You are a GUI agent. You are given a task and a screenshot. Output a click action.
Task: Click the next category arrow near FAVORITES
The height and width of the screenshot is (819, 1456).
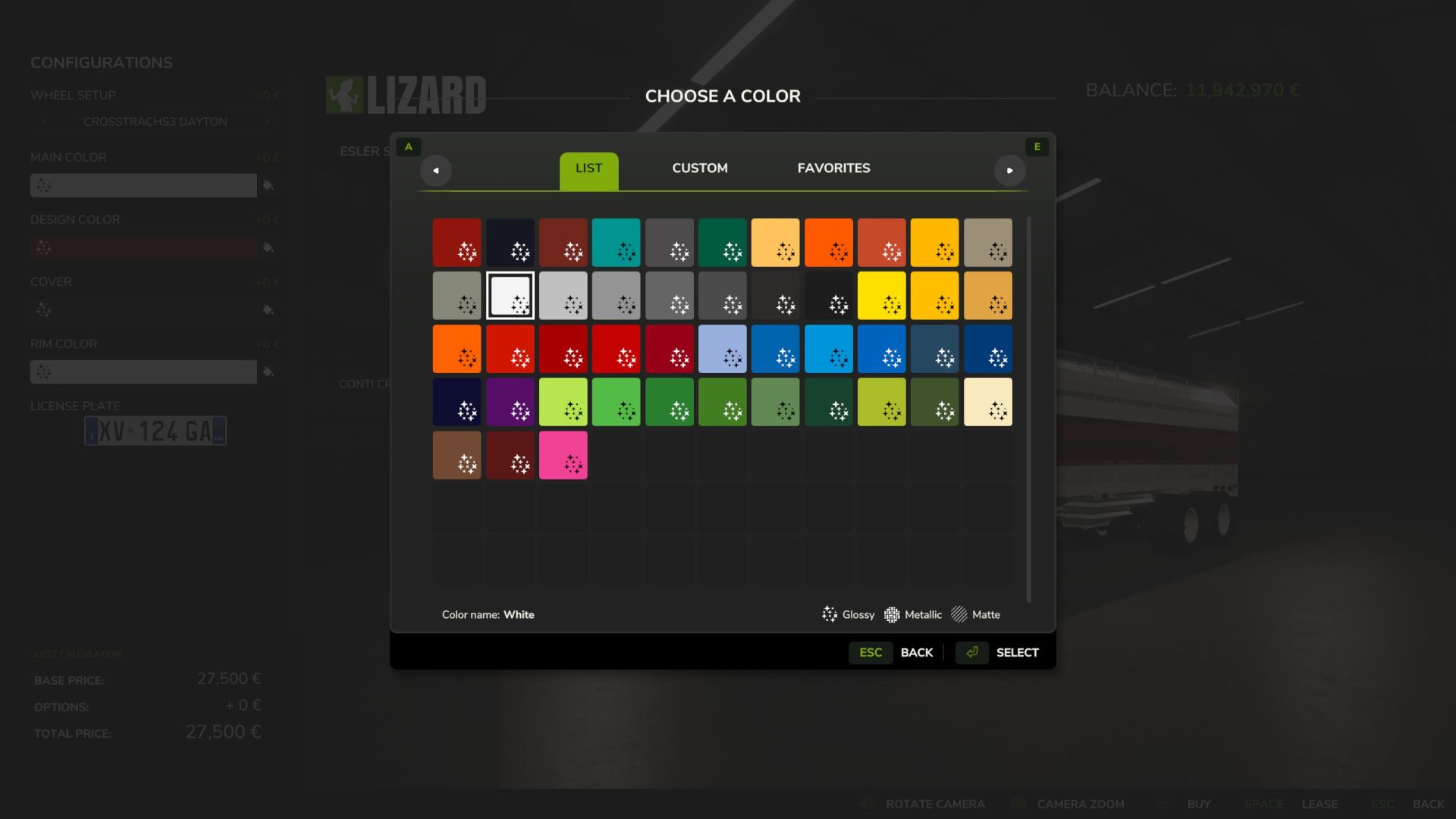pyautogui.click(x=1010, y=171)
